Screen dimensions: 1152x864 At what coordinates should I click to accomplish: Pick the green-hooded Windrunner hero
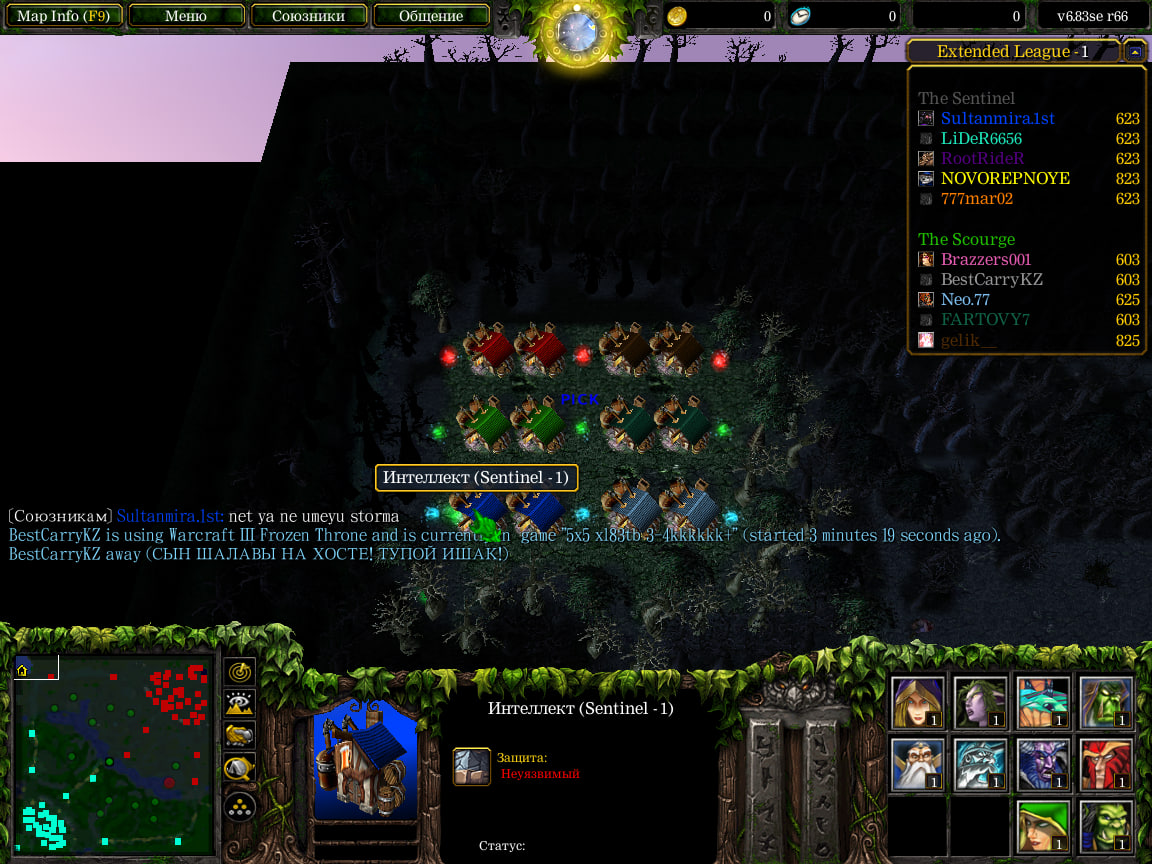(x=1042, y=827)
